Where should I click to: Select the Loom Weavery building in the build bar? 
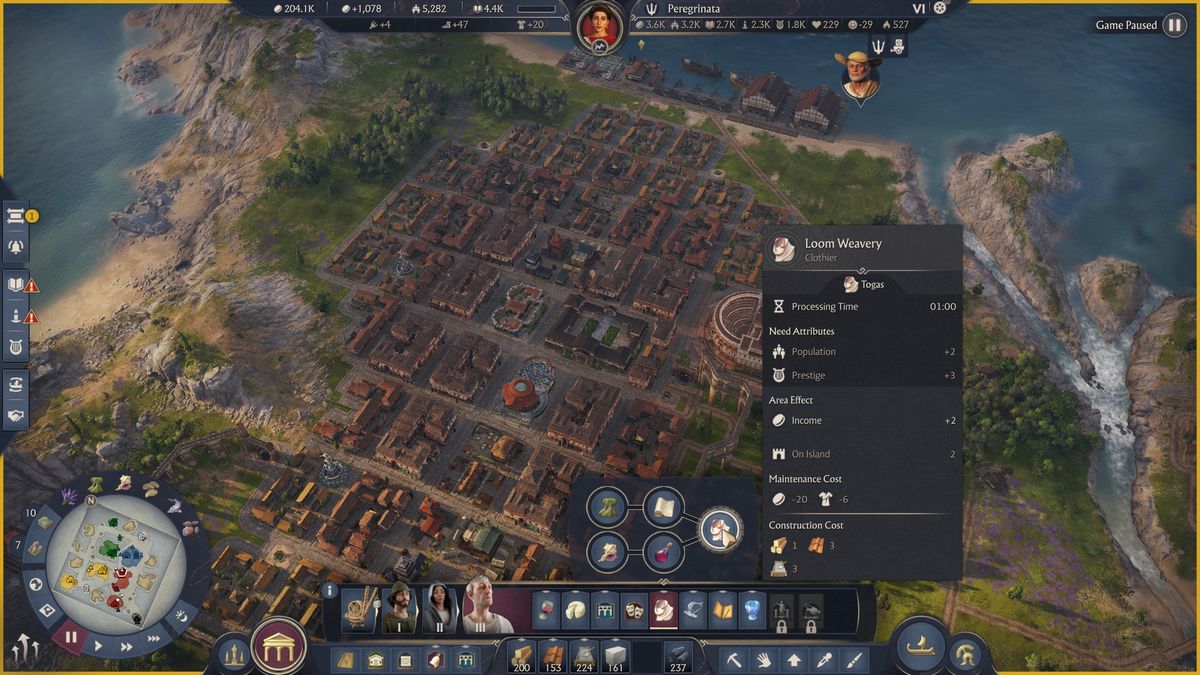pyautogui.click(x=664, y=609)
